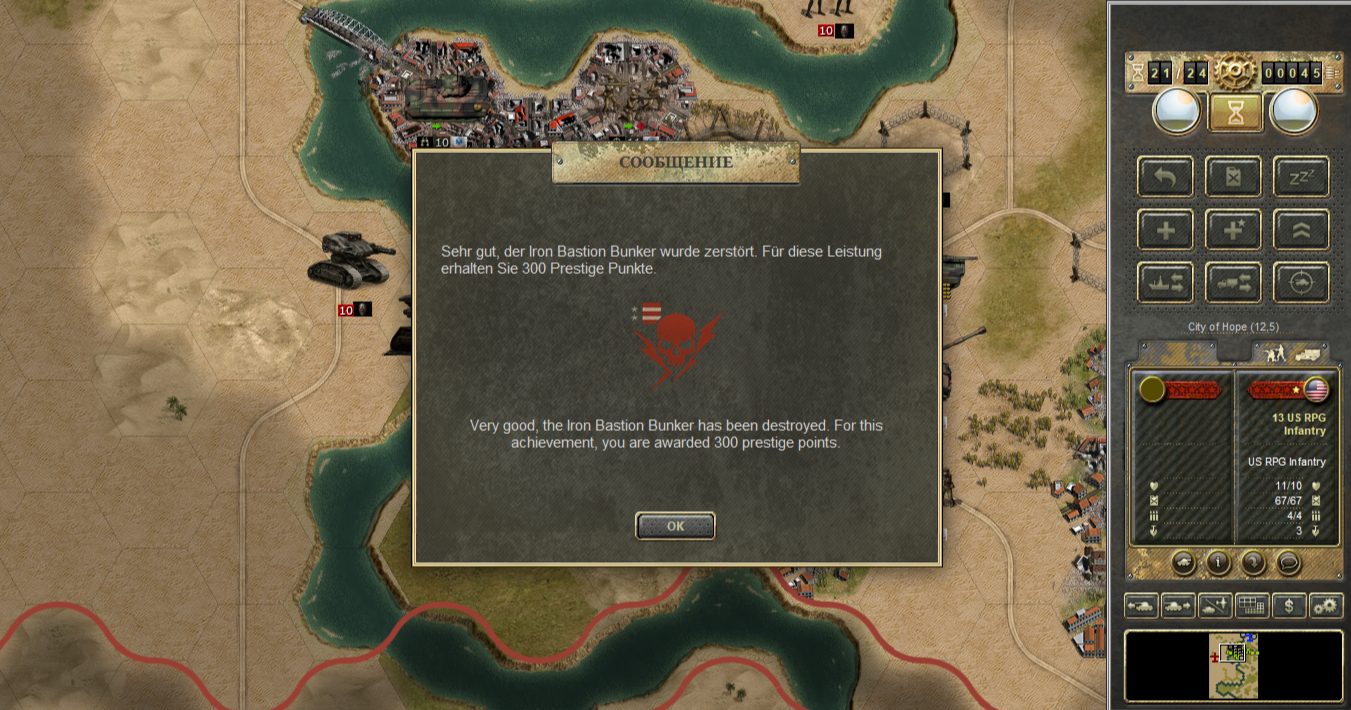Open the purchase screen with dollar button
The image size is (1351, 710).
point(1289,605)
